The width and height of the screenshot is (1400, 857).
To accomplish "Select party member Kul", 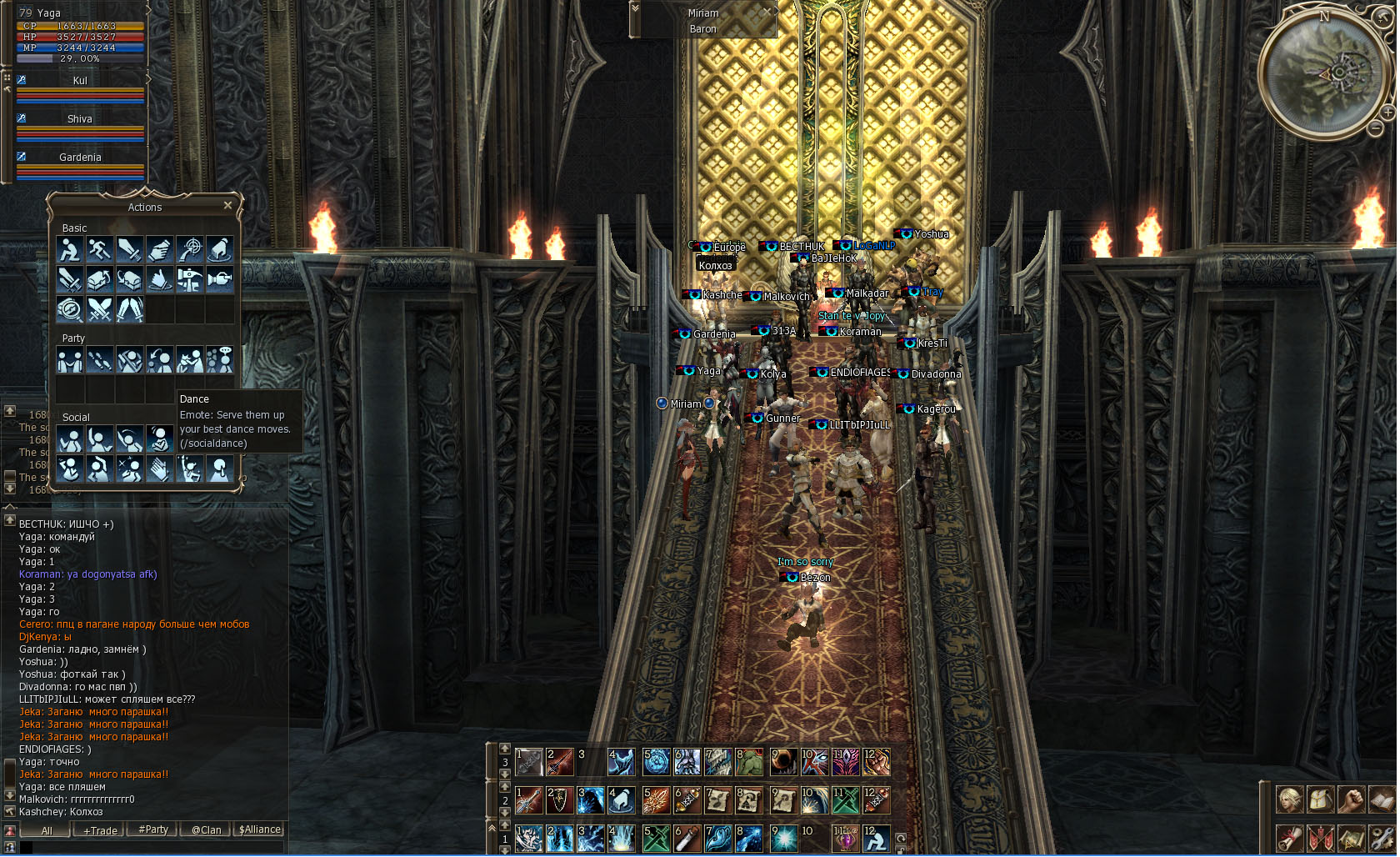I will pos(80,81).
